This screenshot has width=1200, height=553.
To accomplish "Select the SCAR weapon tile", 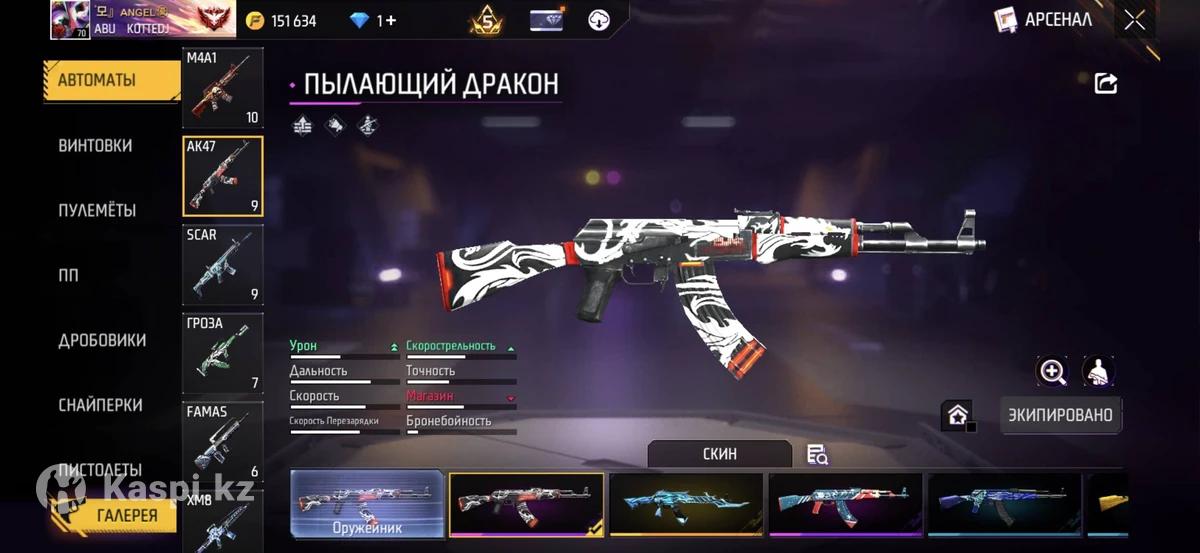I will pyautogui.click(x=222, y=265).
